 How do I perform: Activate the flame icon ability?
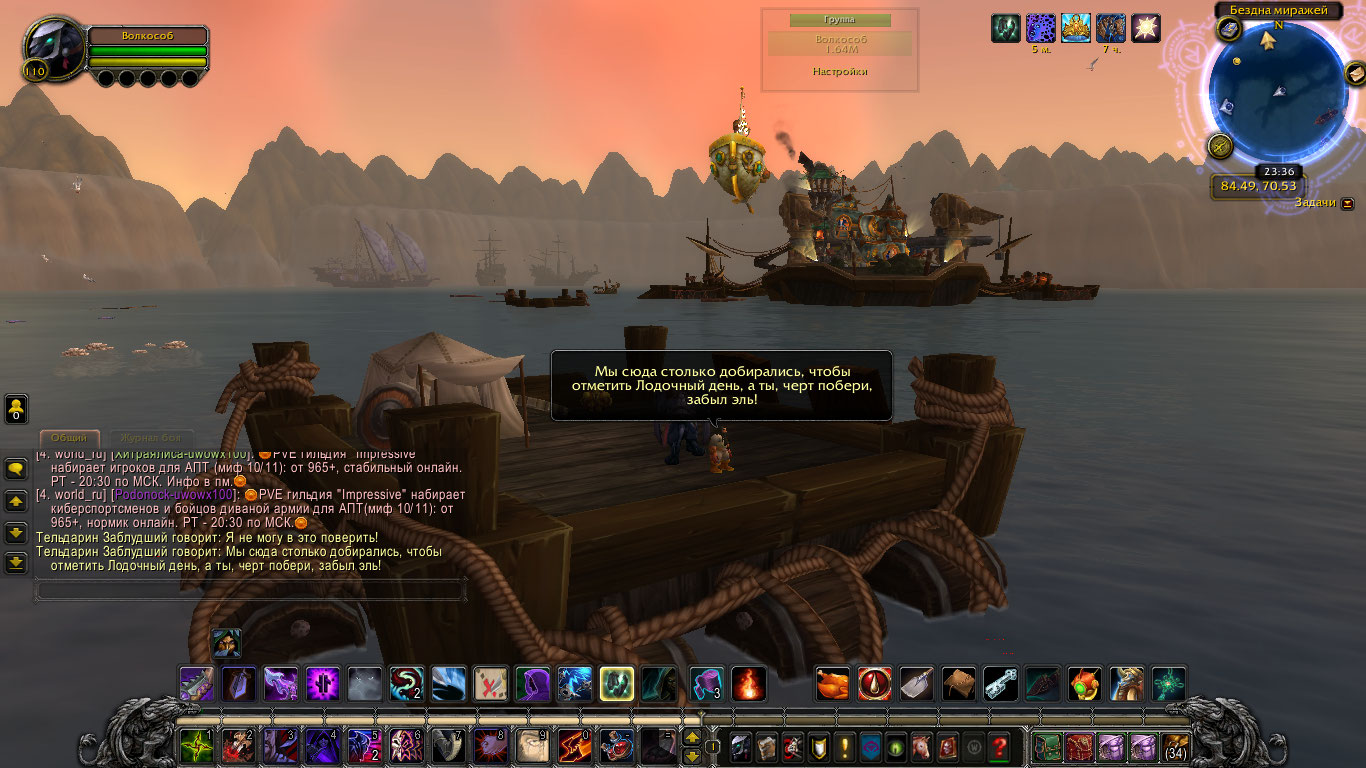(x=749, y=684)
